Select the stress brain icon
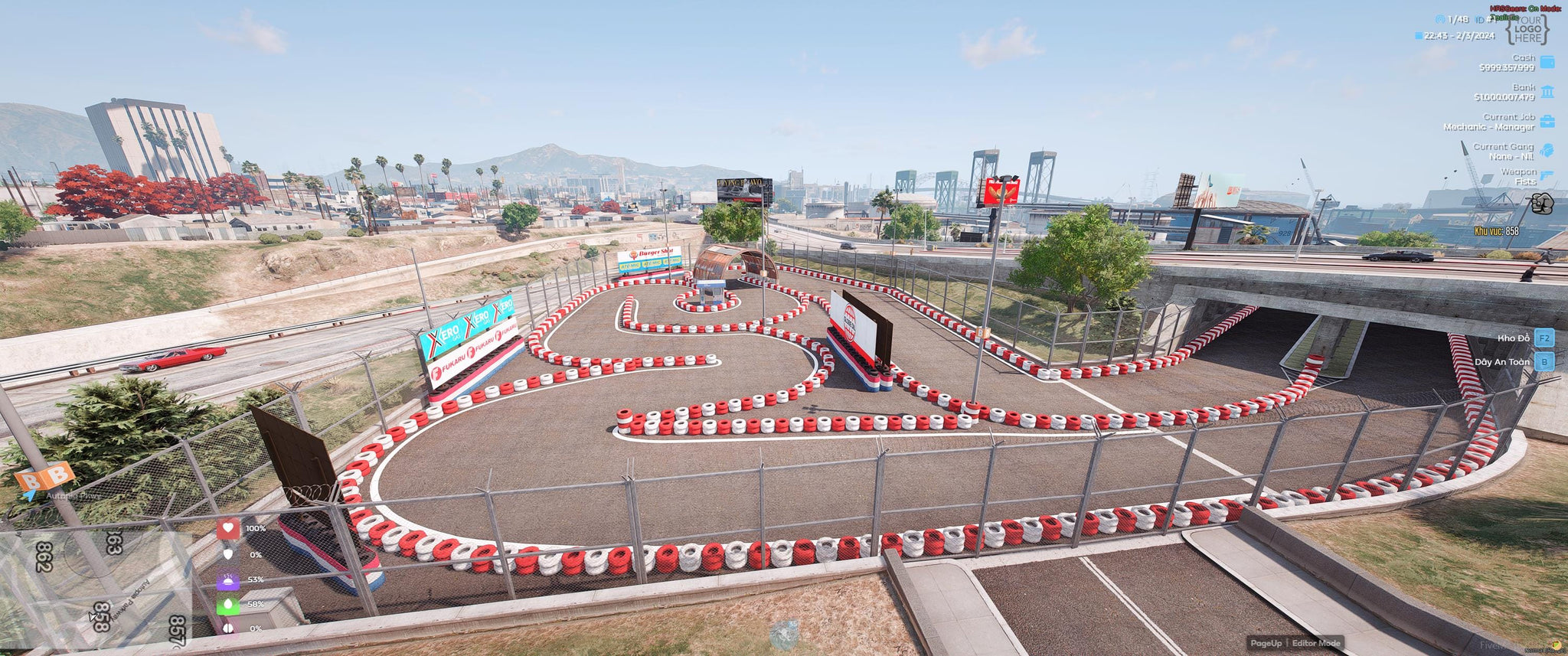 coord(228,628)
